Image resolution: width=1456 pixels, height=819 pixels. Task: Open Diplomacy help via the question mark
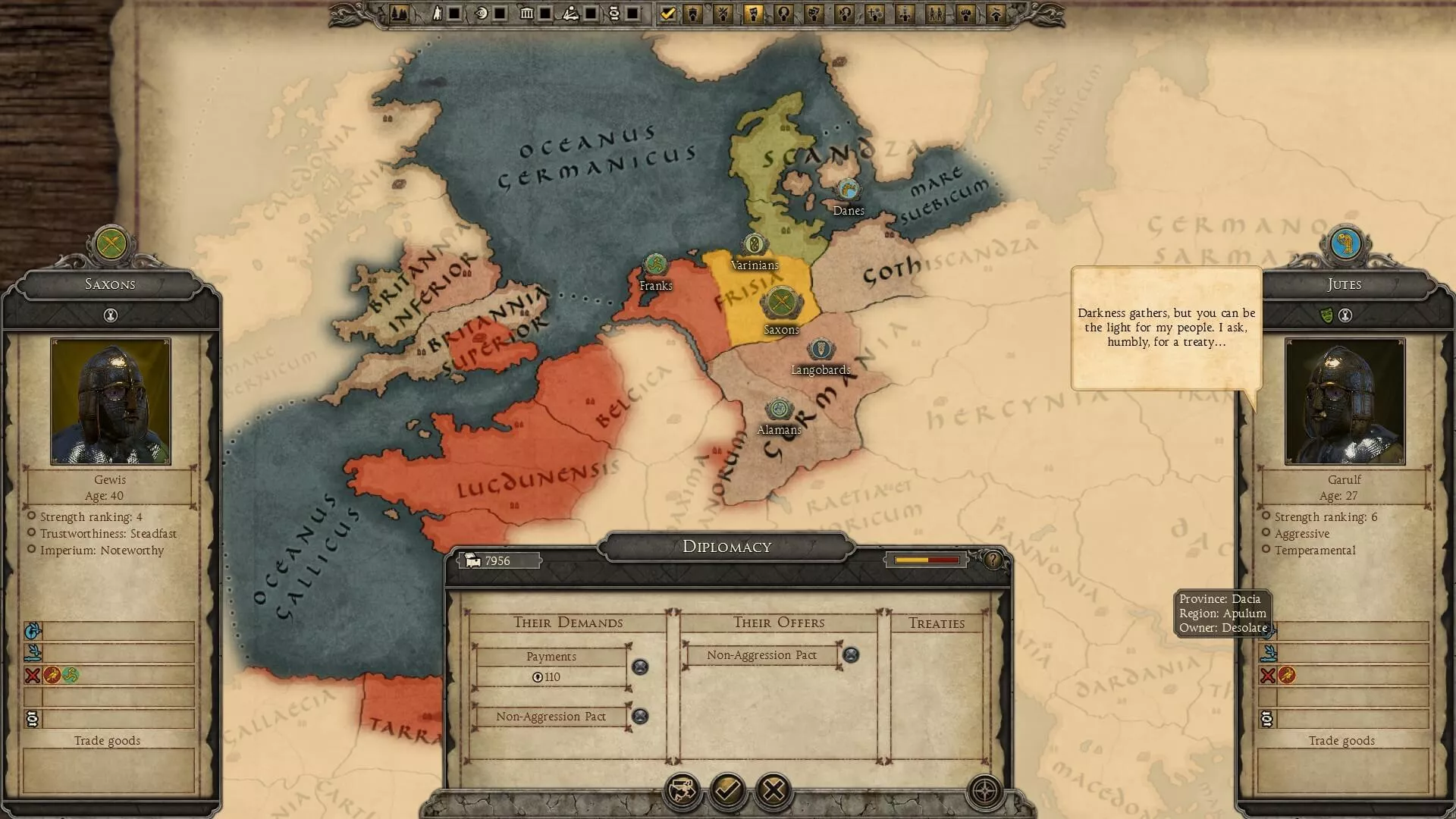993,560
